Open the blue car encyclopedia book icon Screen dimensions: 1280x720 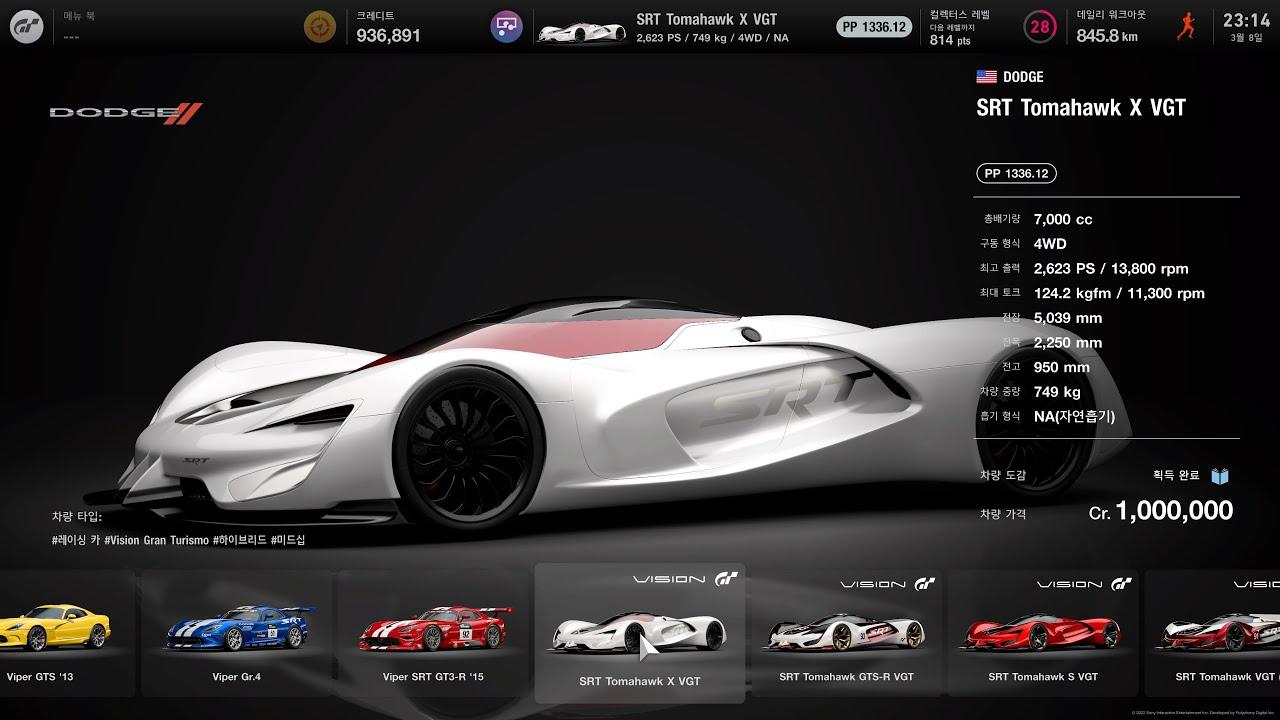click(1220, 476)
